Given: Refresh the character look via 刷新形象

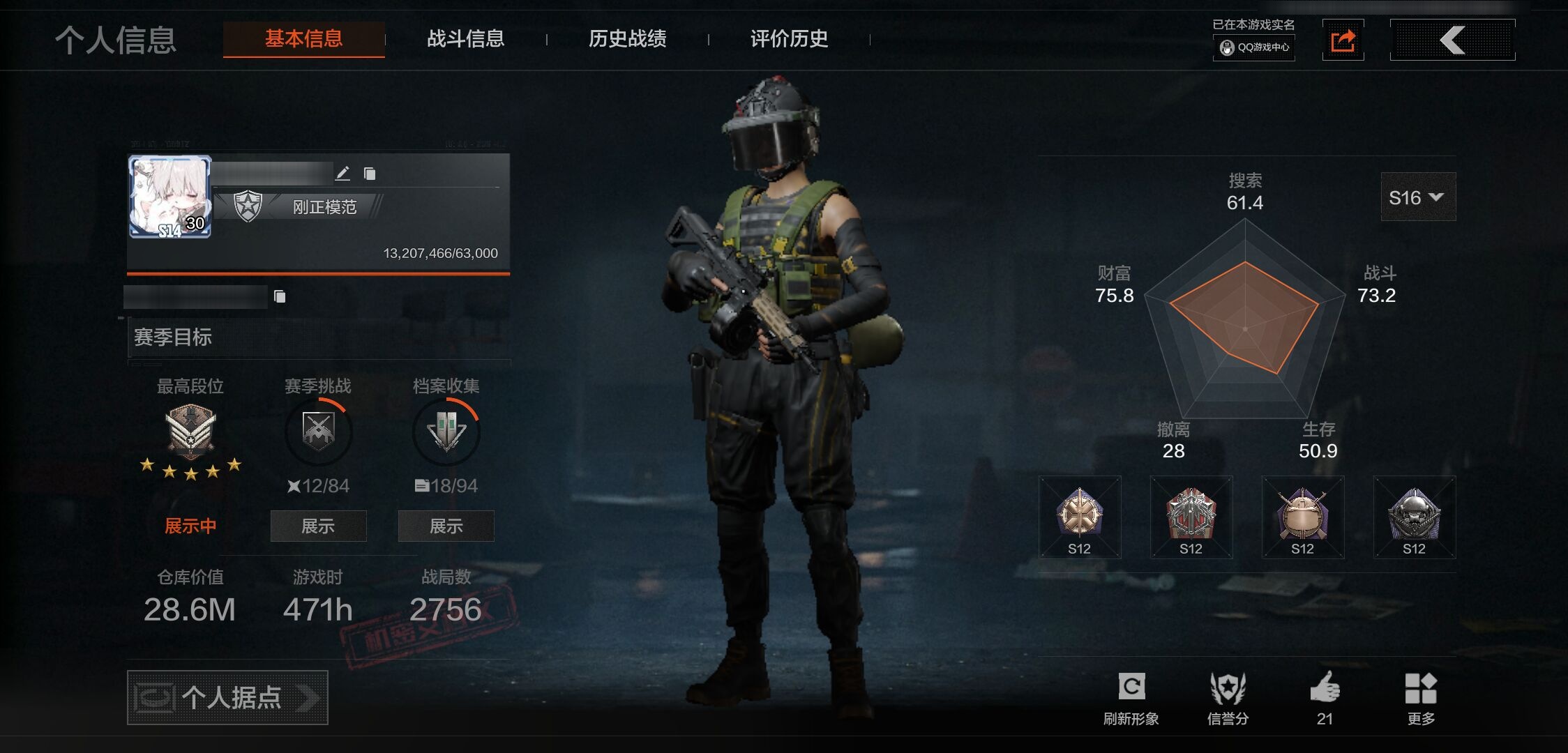Looking at the screenshot, I should click(x=1131, y=698).
